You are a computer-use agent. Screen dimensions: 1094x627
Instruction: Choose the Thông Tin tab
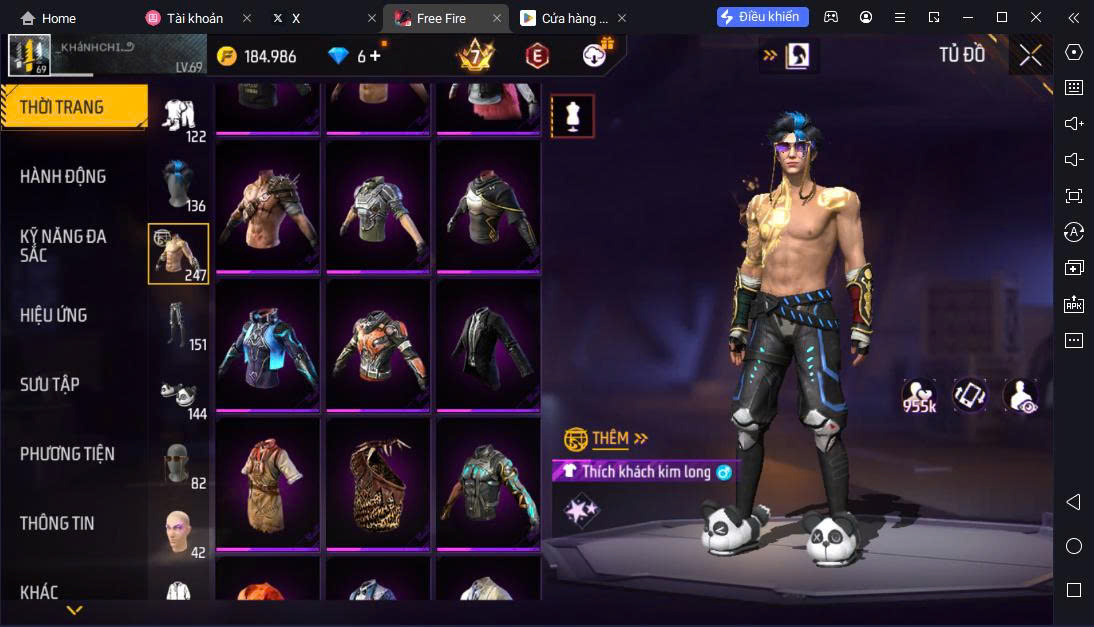coord(57,523)
